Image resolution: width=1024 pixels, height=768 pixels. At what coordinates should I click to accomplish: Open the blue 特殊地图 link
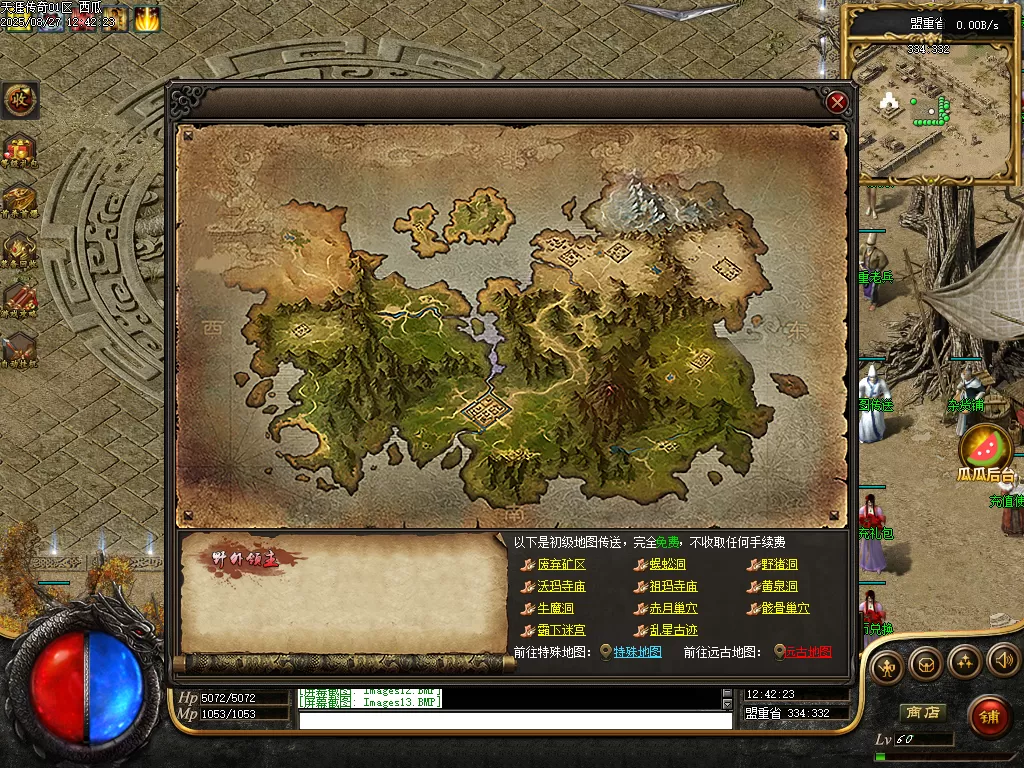[637, 652]
